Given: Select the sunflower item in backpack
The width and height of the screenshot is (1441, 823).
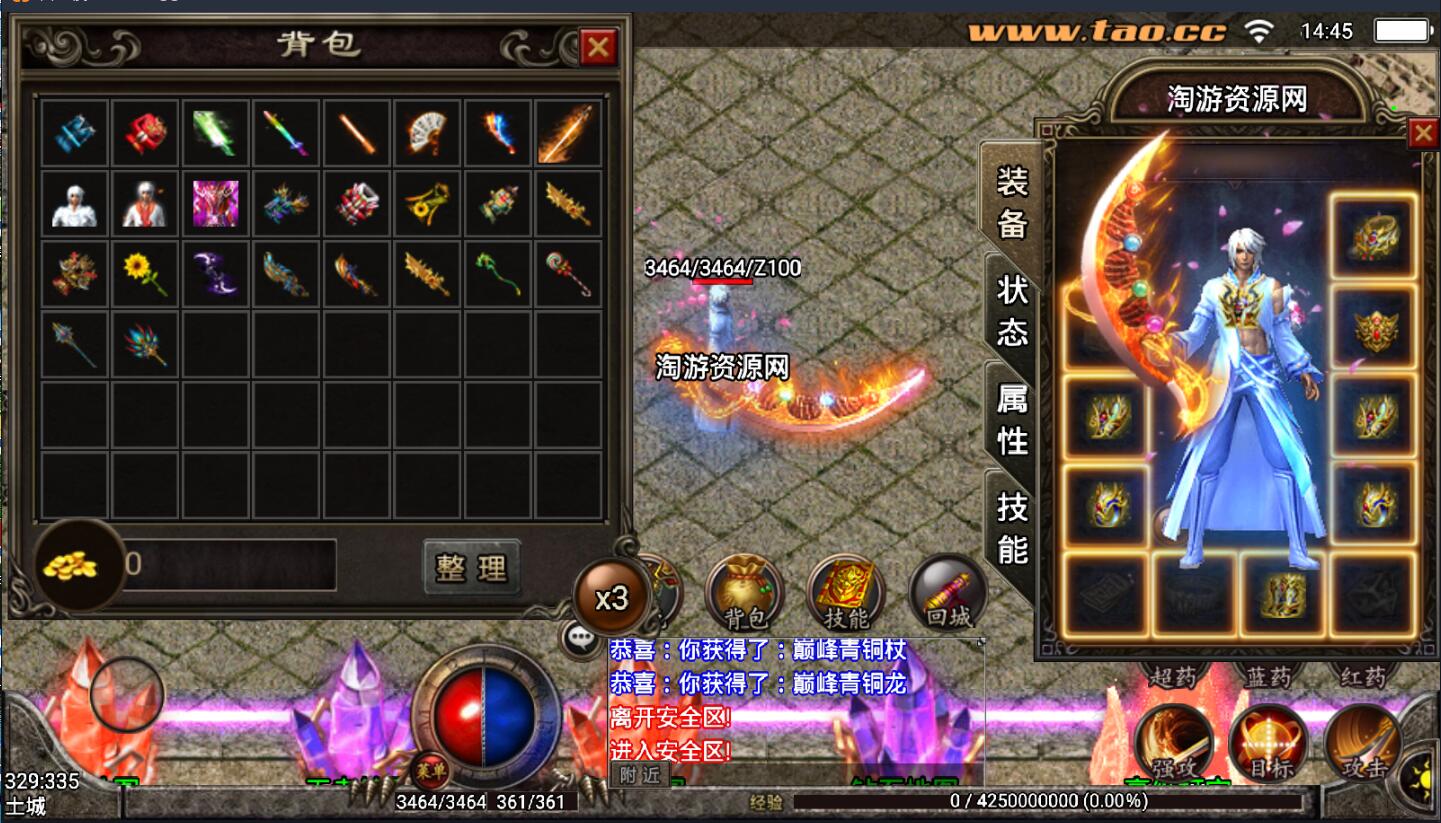Looking at the screenshot, I should pyautogui.click(x=145, y=273).
